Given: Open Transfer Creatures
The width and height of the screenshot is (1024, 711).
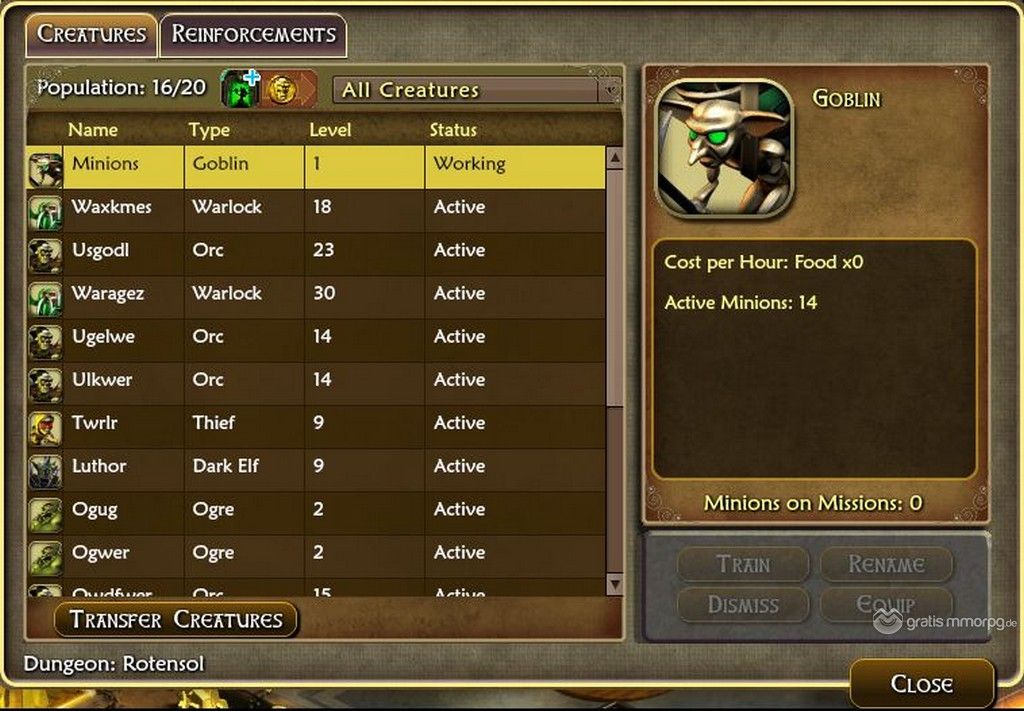Looking at the screenshot, I should click(x=176, y=619).
